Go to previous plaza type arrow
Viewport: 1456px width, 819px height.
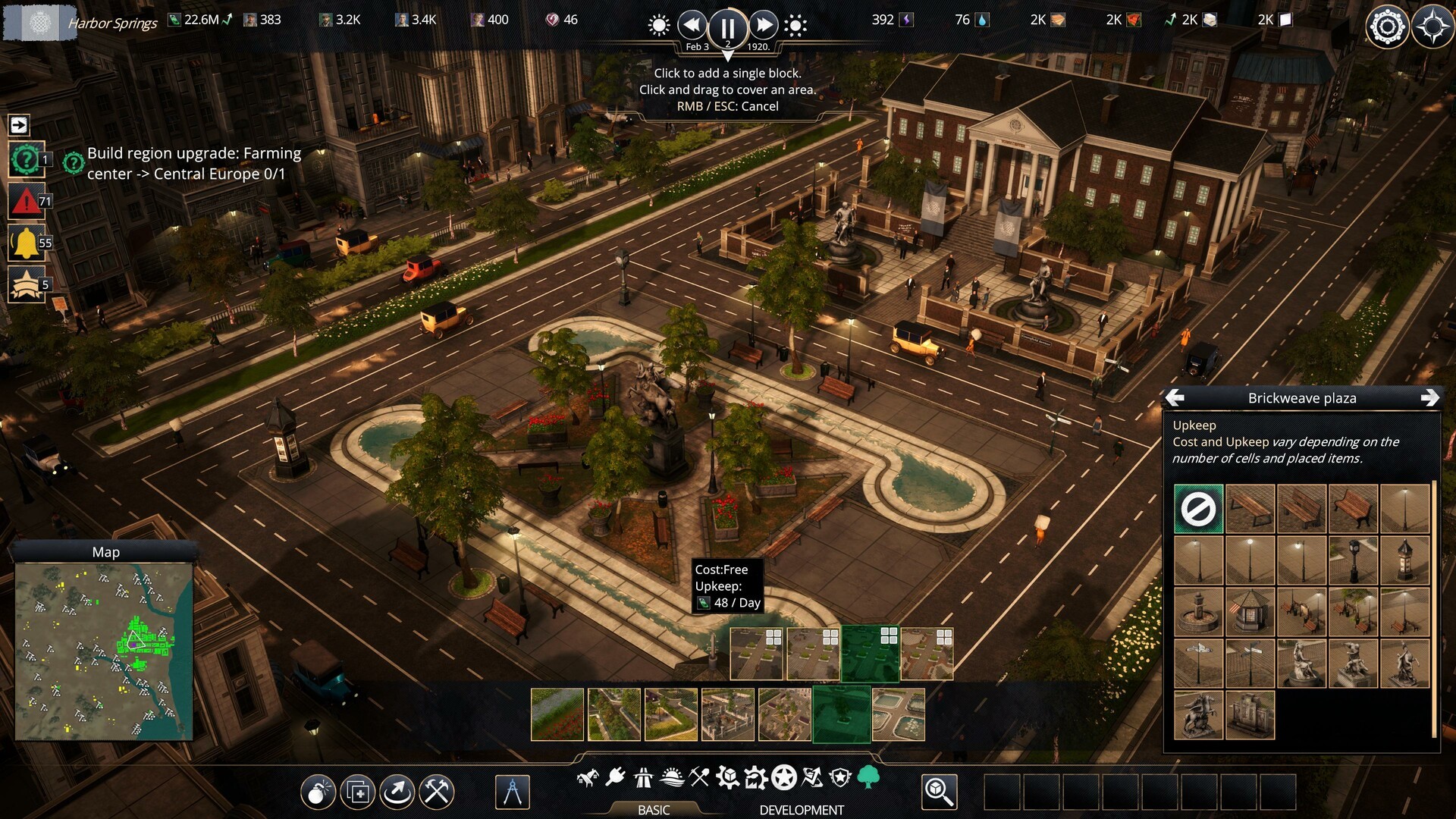[x=1175, y=398]
